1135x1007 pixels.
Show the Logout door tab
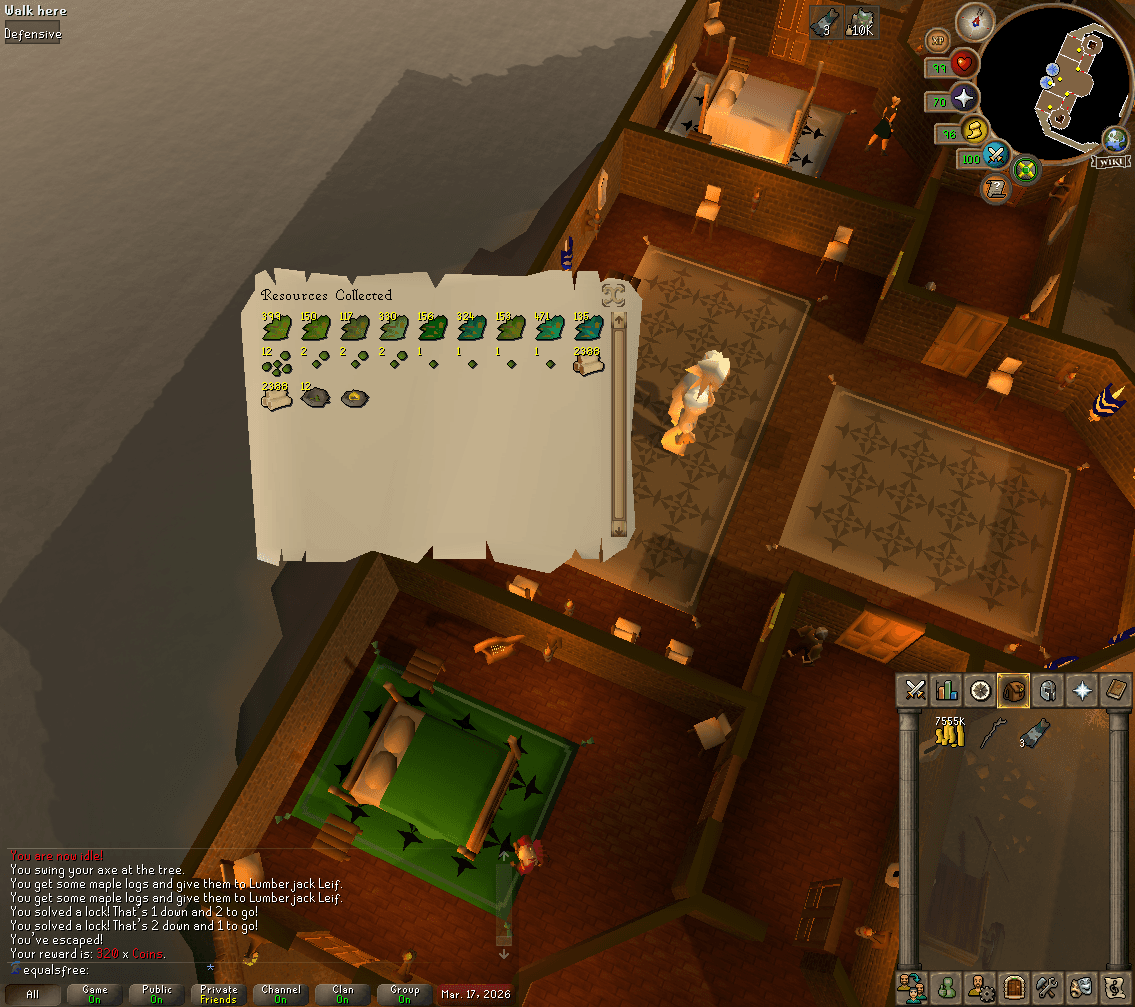1013,986
